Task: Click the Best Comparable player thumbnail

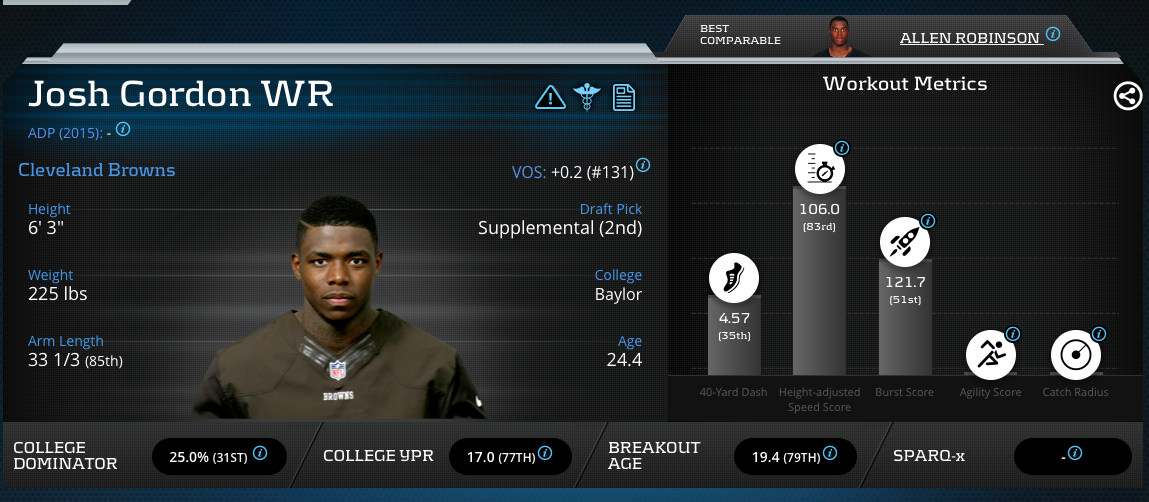Action: (x=836, y=37)
